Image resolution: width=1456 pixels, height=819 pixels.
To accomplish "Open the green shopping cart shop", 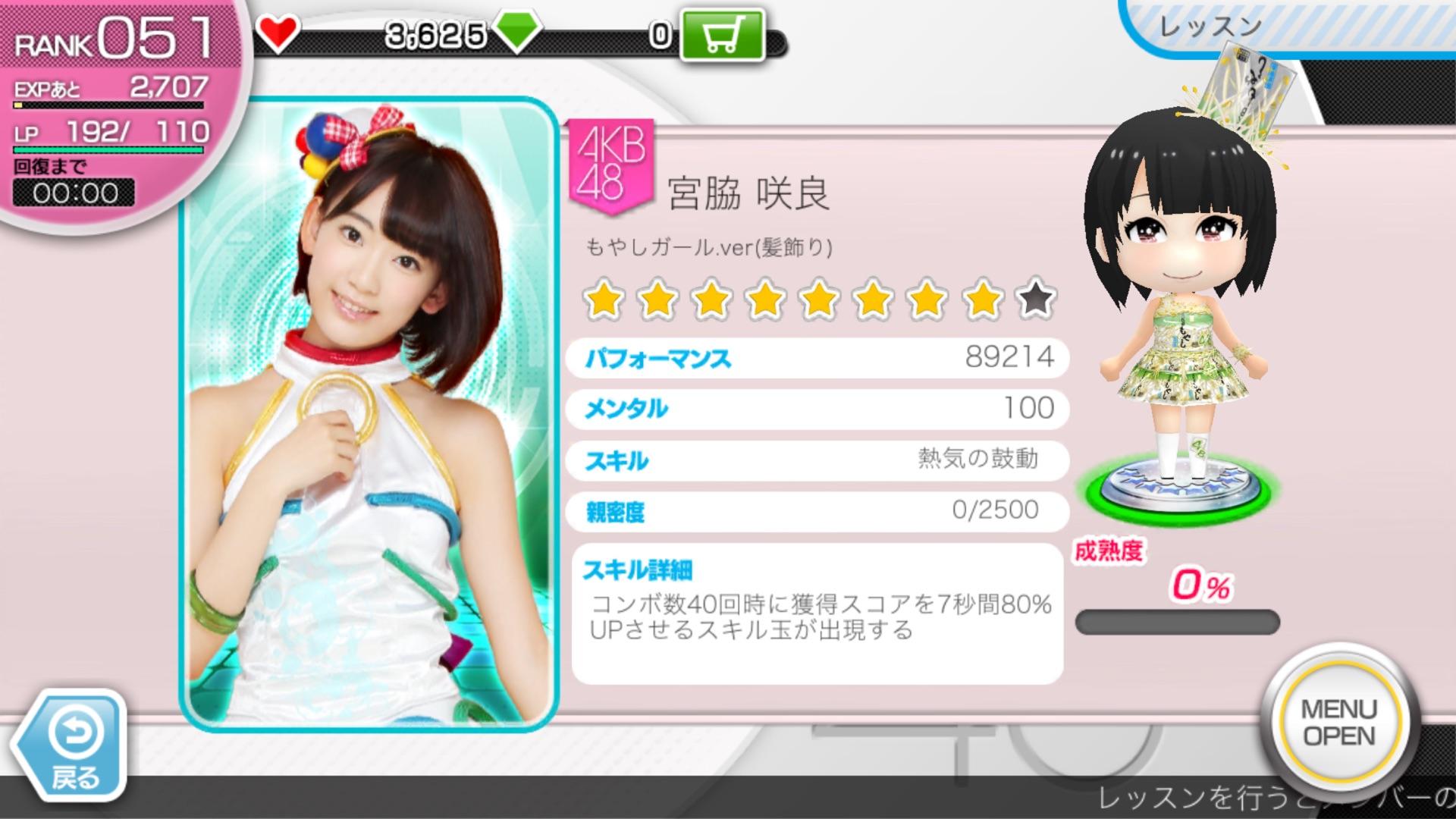I will tap(720, 34).
